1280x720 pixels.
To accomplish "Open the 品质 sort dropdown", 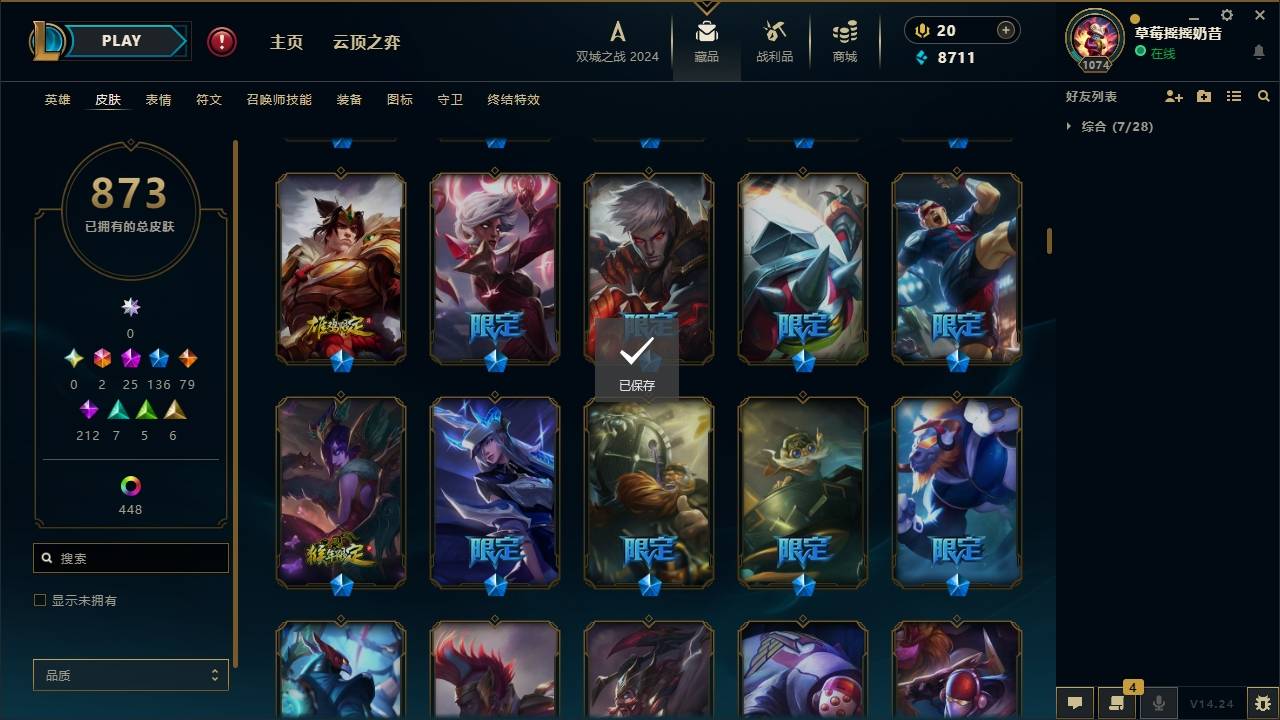I will point(130,675).
